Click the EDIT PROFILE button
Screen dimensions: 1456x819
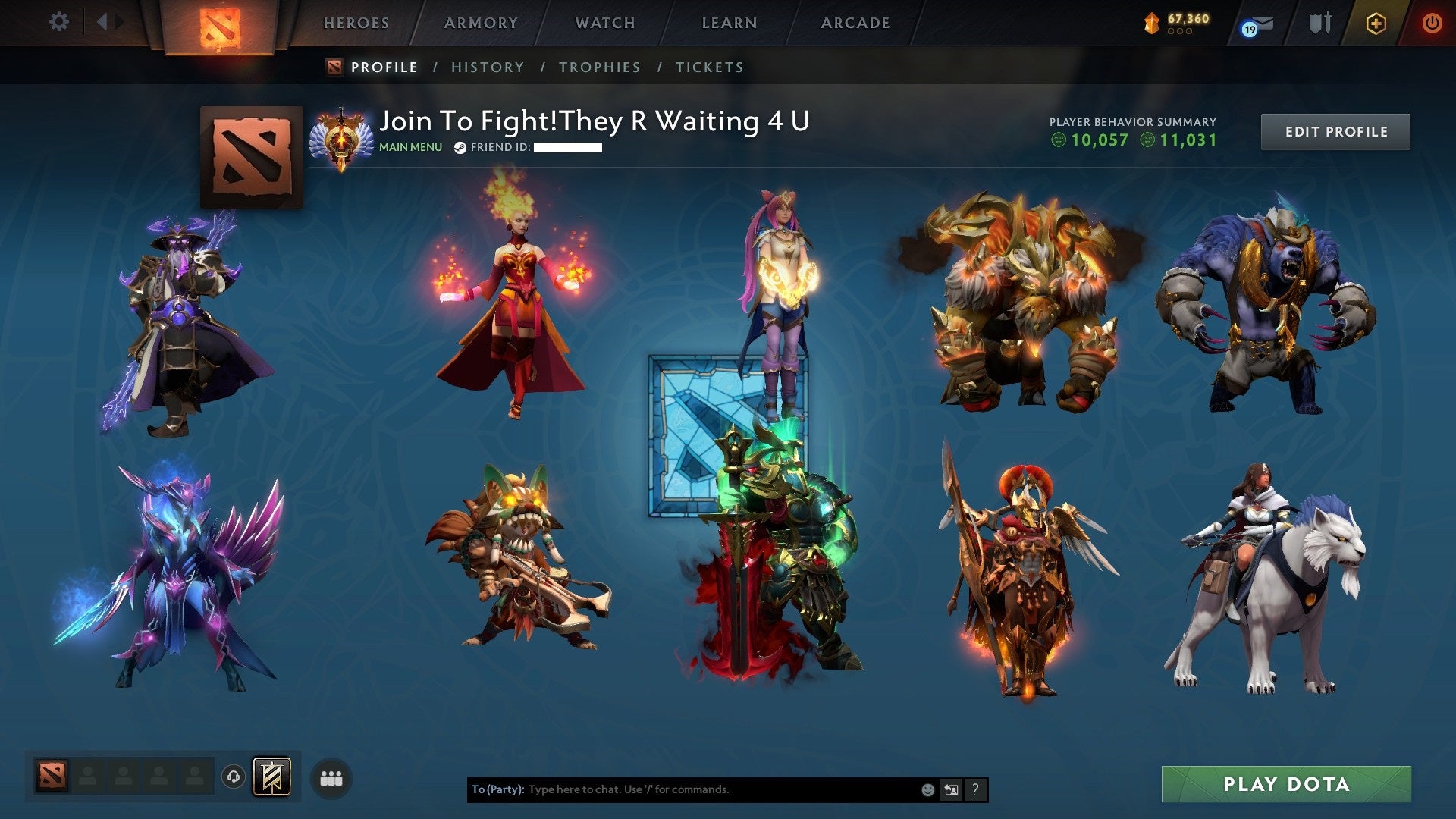point(1335,130)
